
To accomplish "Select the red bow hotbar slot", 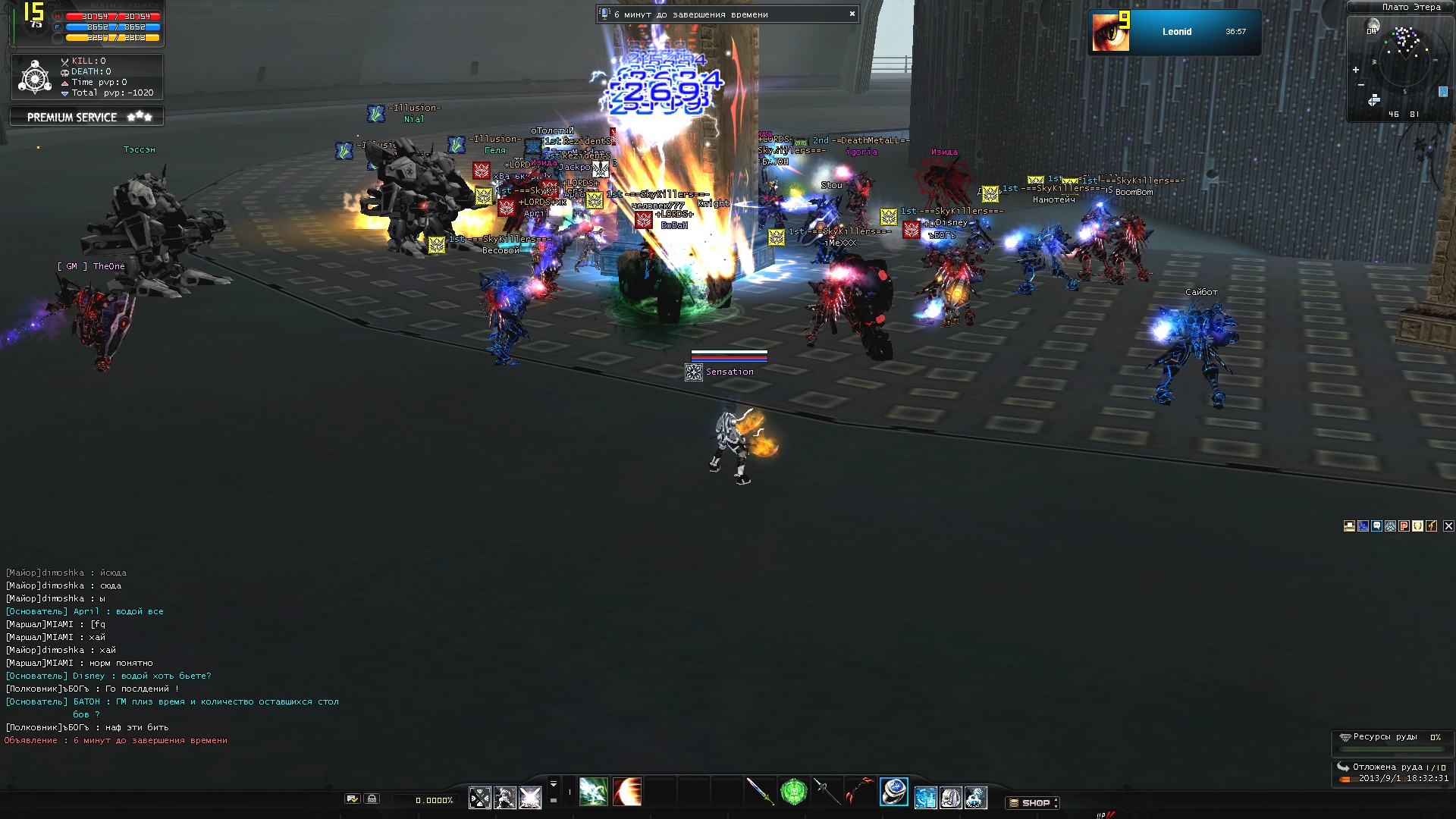I will [859, 792].
